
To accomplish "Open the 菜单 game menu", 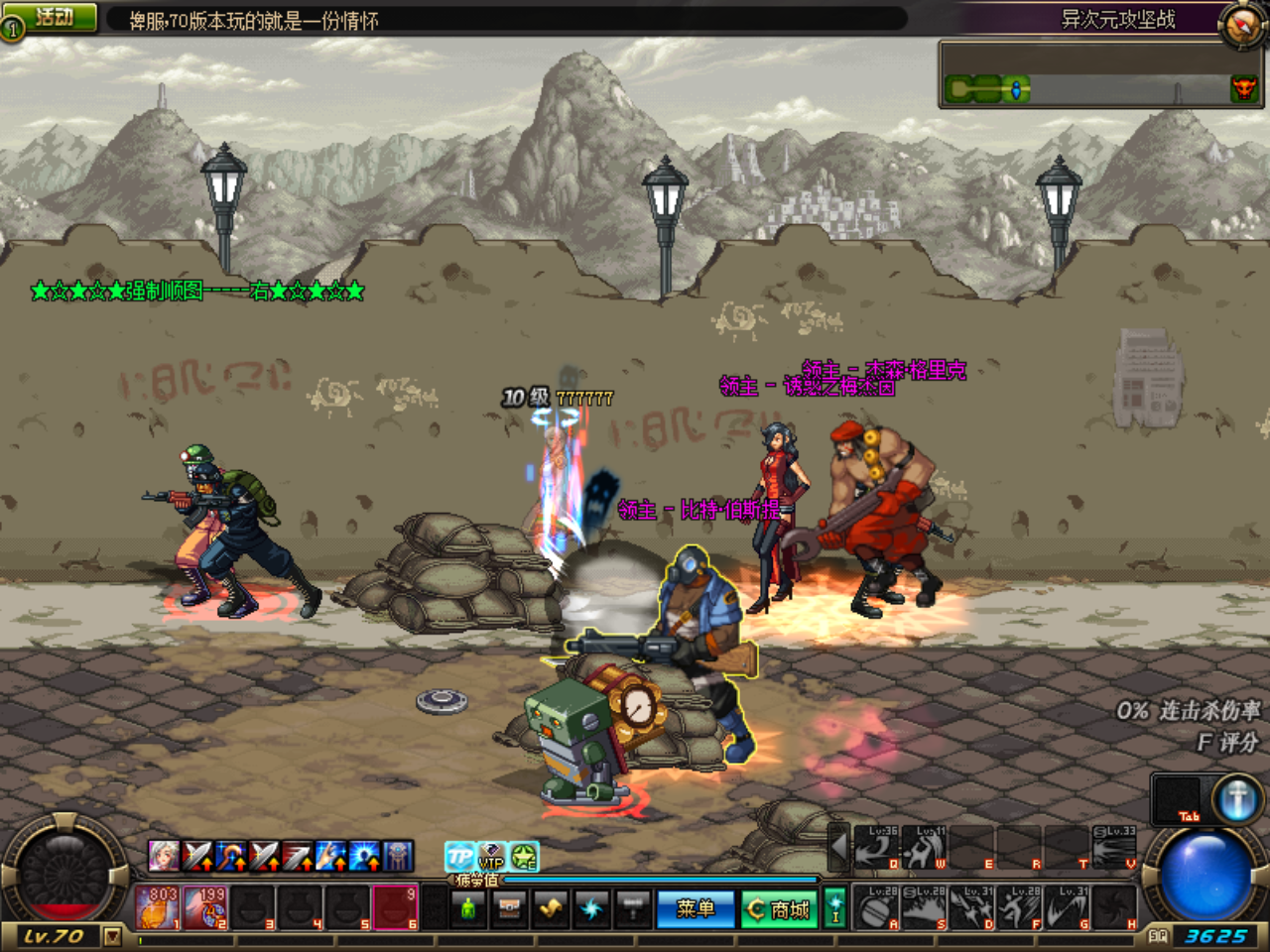I will tap(697, 907).
